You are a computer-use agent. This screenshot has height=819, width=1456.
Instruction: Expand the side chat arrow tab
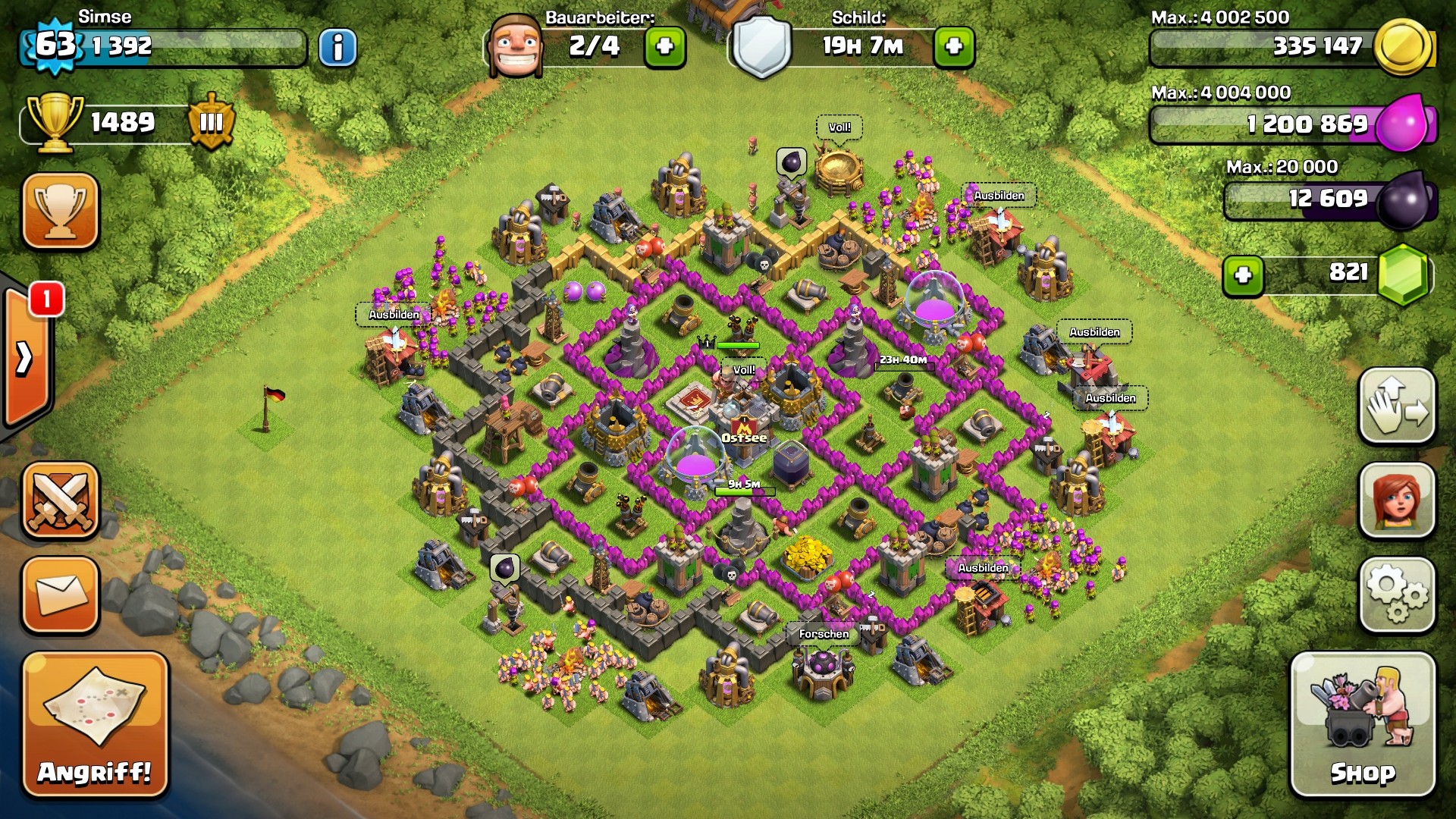click(x=25, y=358)
